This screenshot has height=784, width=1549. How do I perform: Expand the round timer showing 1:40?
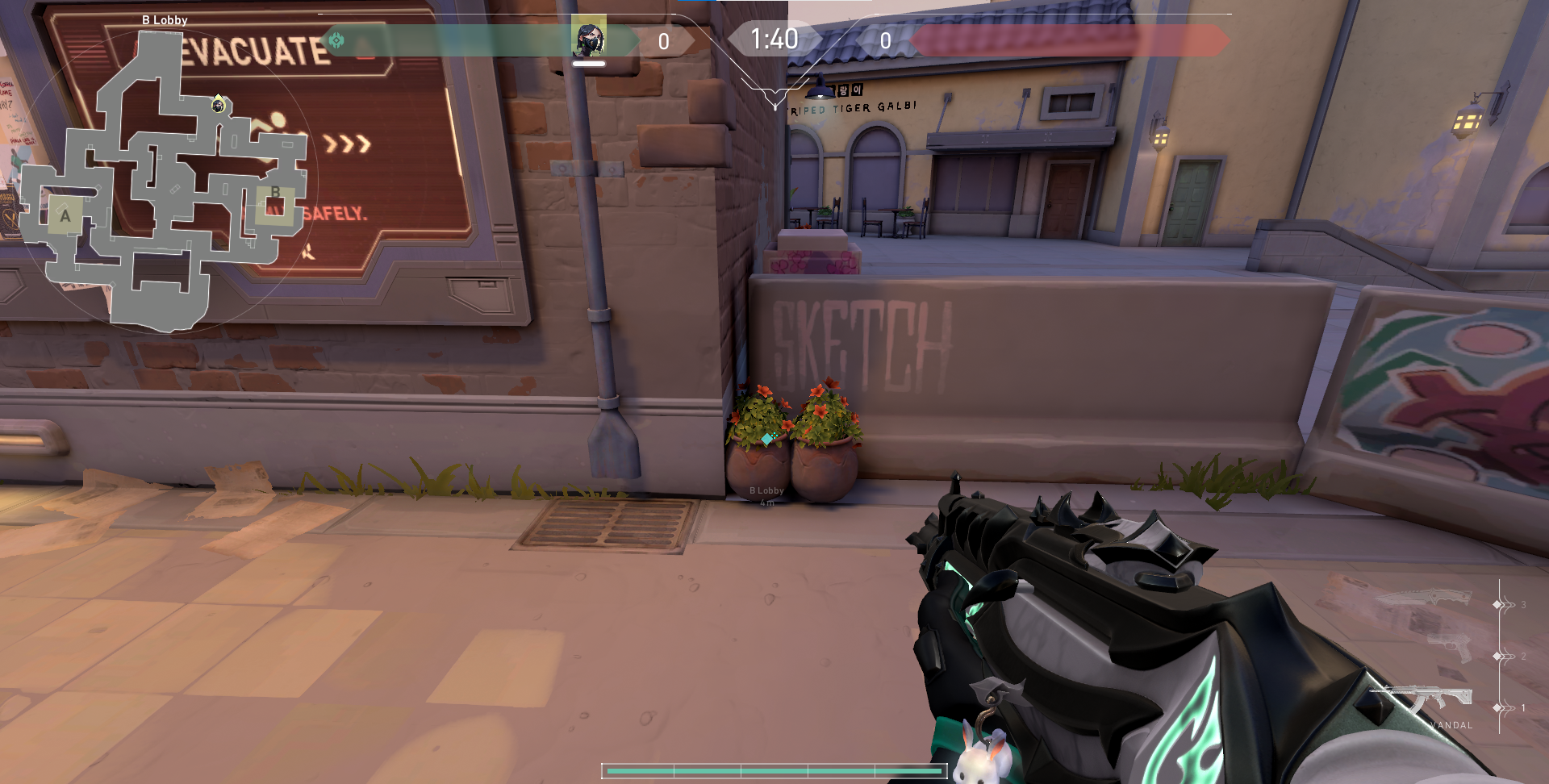(773, 38)
